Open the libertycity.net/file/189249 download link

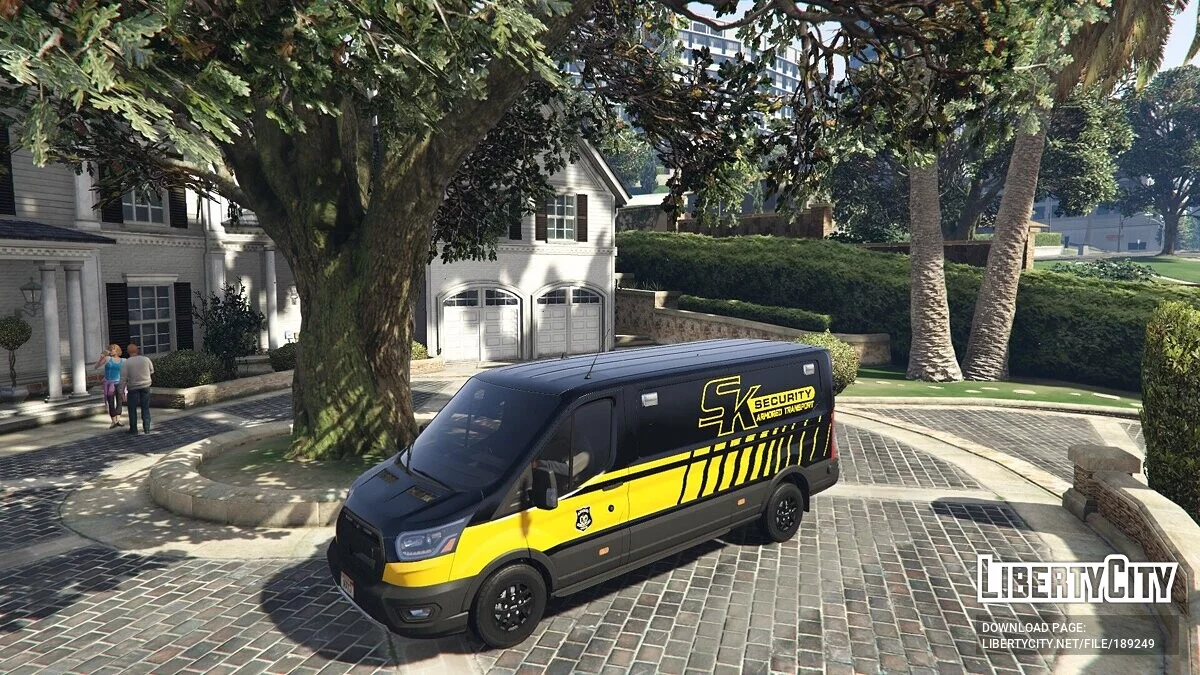click(x=1067, y=643)
